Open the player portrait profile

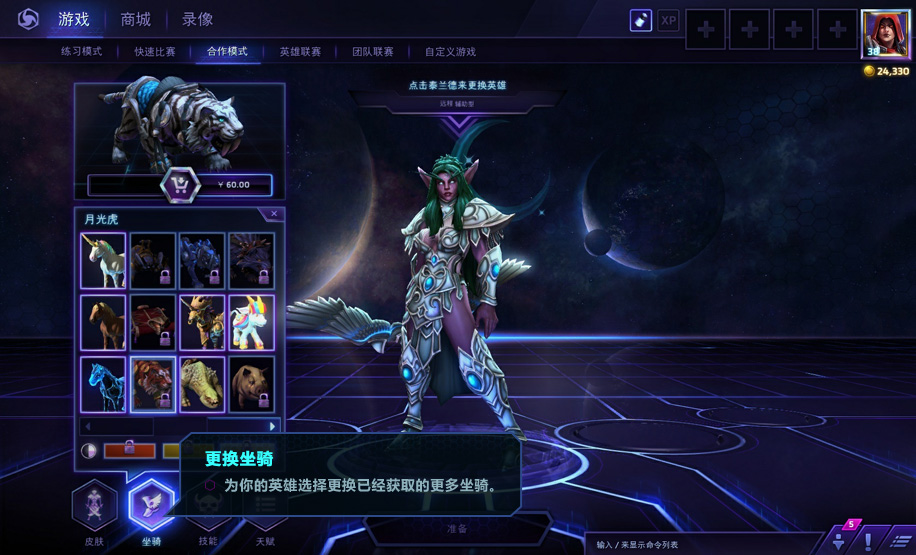(885, 35)
